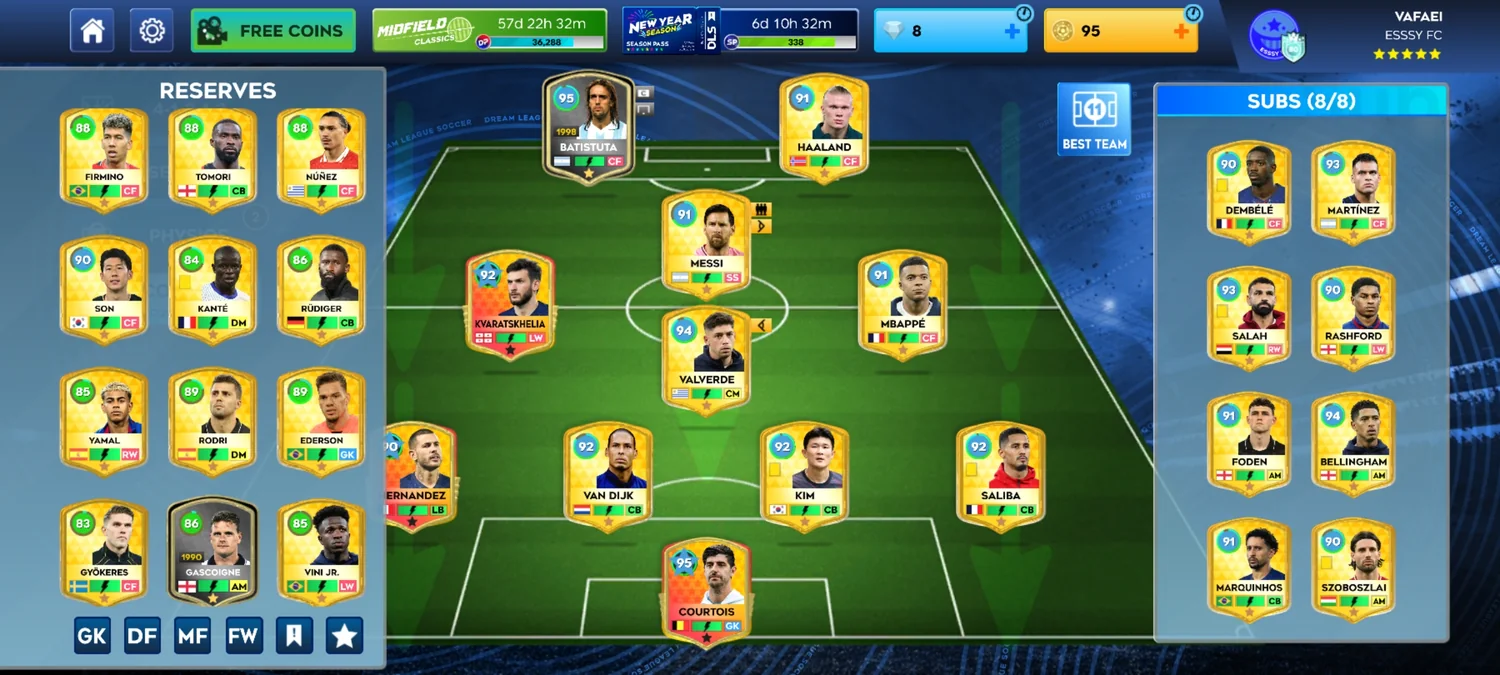Add more gems with plus button
Screen dimensions: 1500x675
1012,31
